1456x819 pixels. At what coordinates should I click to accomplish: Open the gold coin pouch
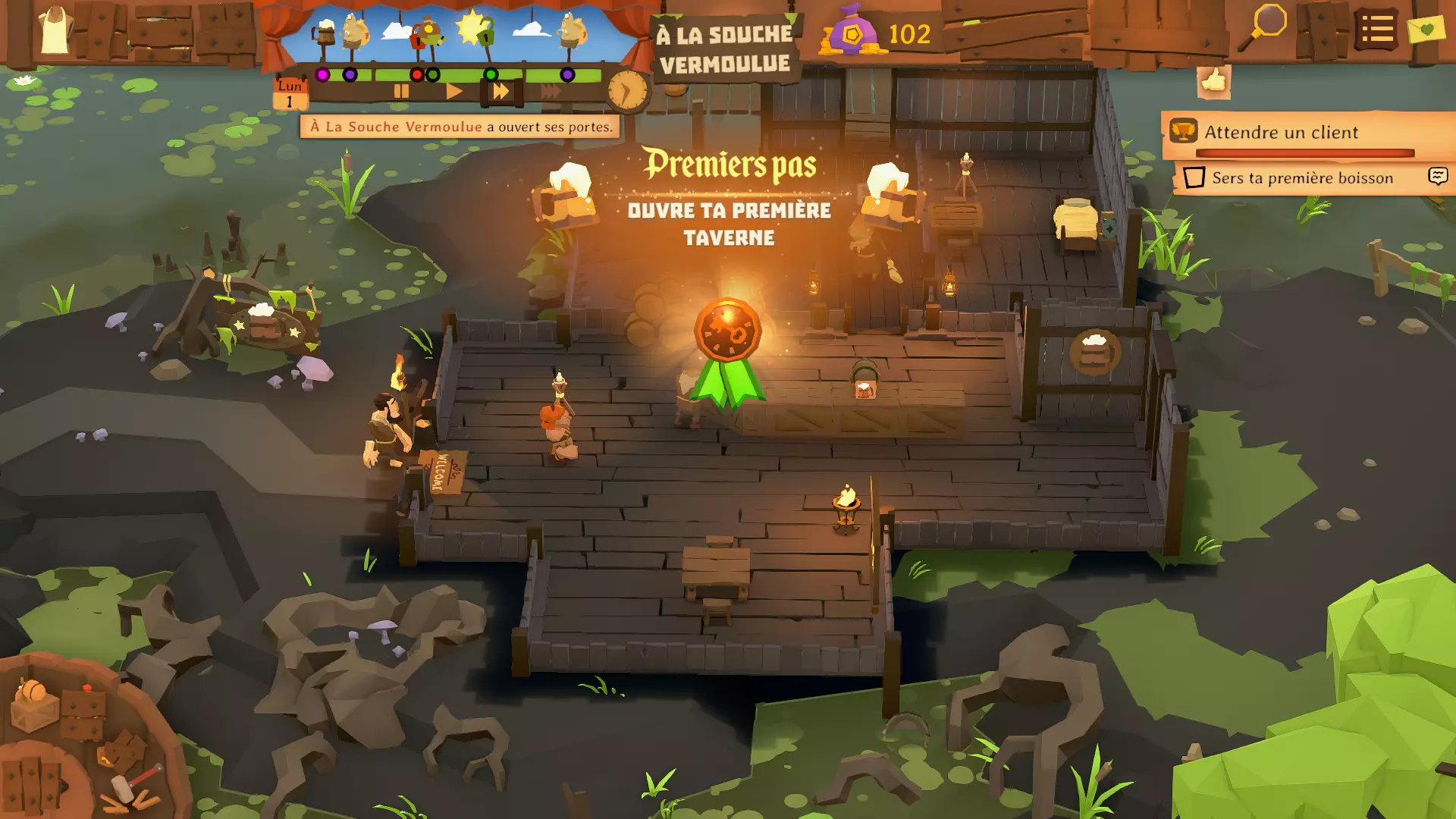coord(852,32)
